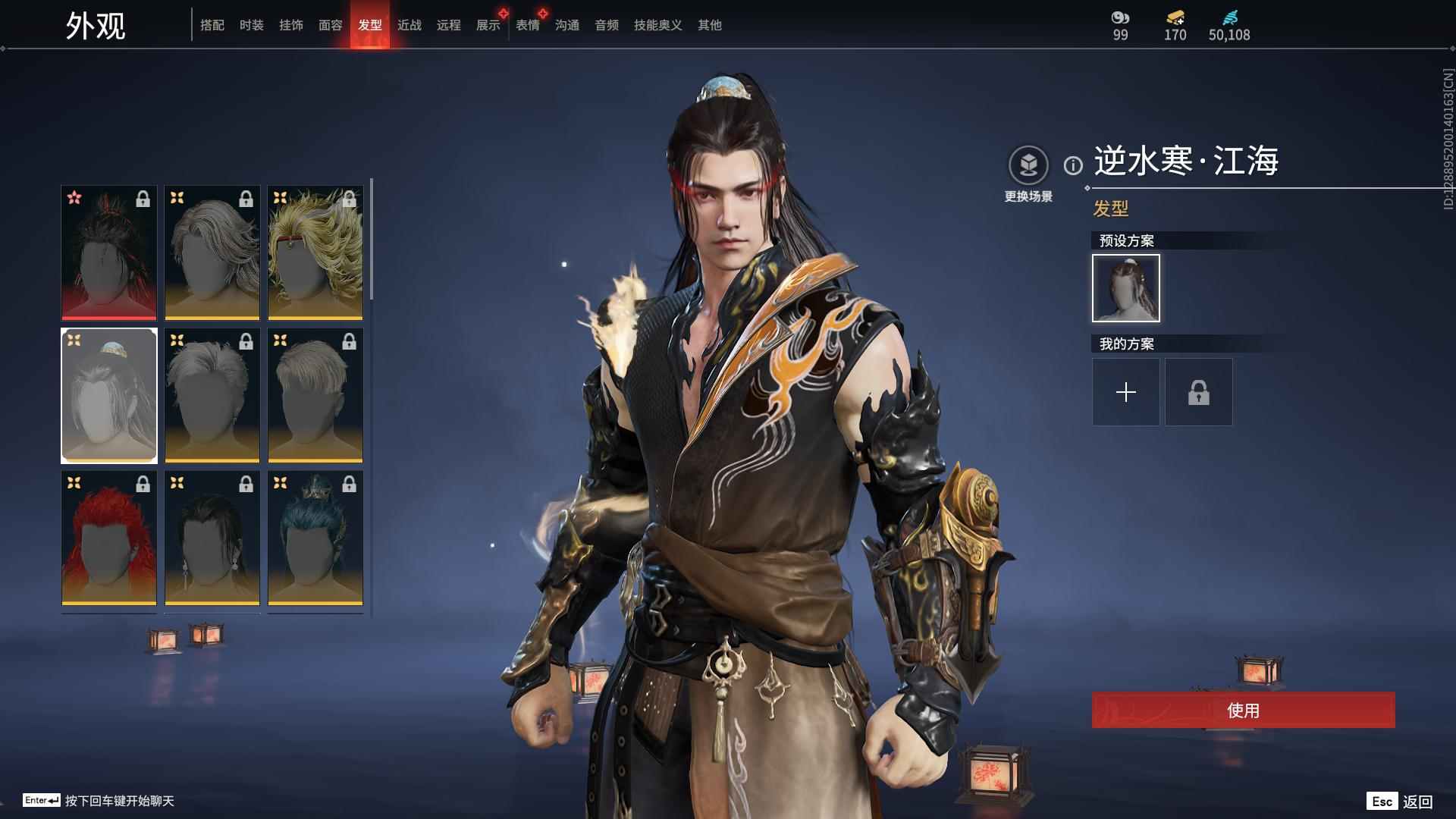
Task: Go to the 面容 tab
Action: 331,25
